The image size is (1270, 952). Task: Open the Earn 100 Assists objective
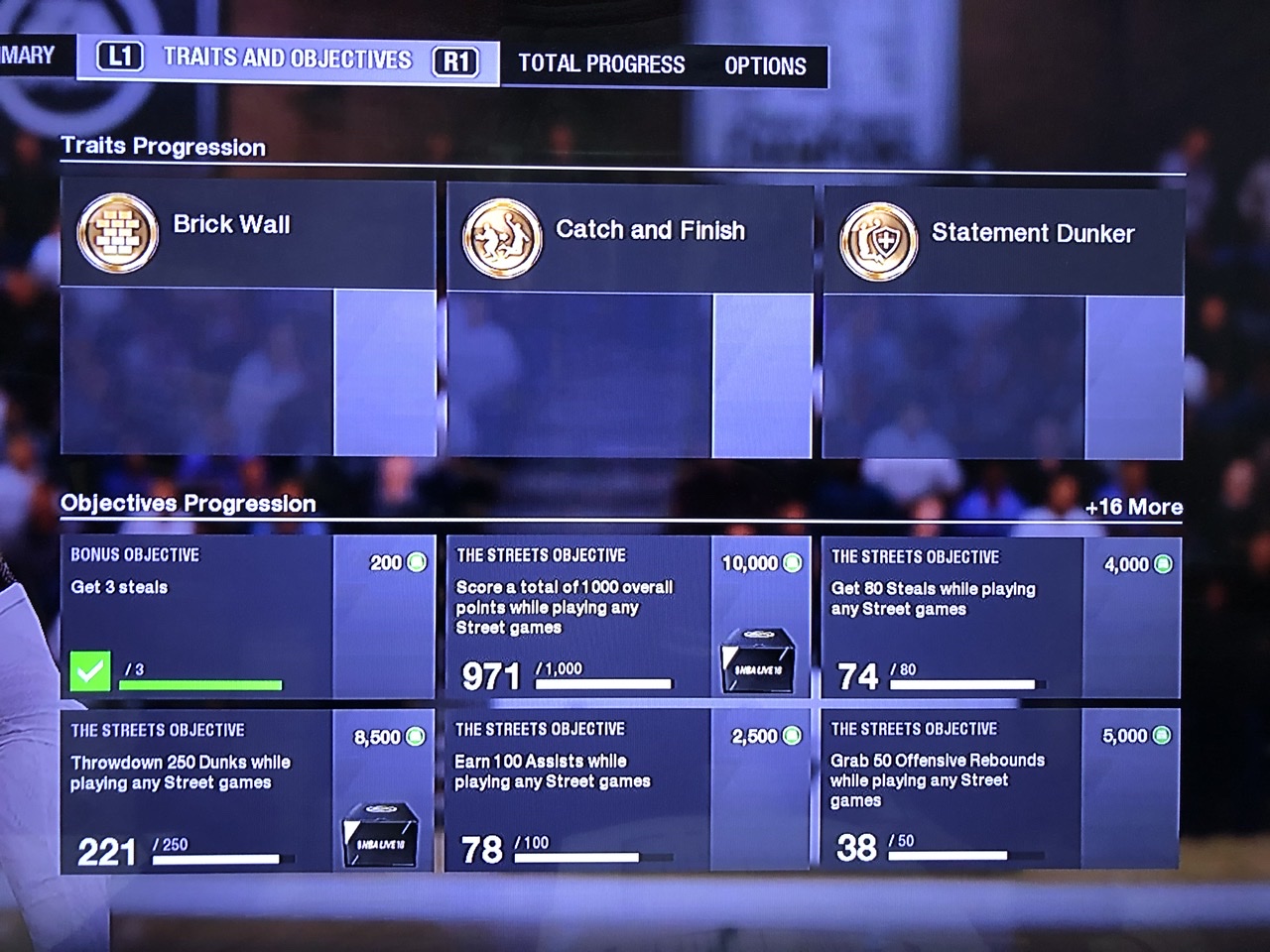[x=628, y=789]
